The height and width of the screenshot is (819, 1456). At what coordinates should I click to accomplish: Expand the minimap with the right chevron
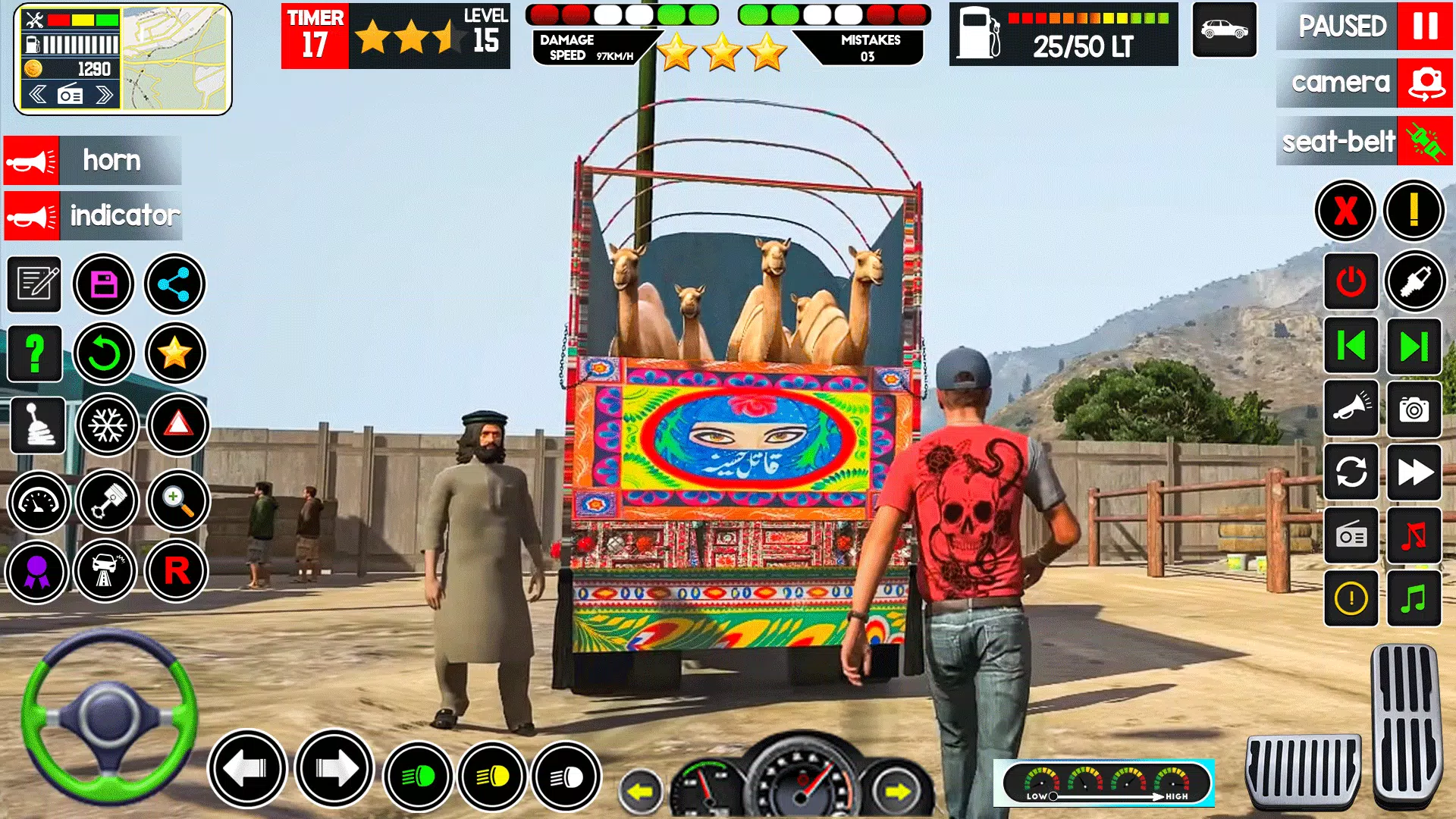[105, 93]
